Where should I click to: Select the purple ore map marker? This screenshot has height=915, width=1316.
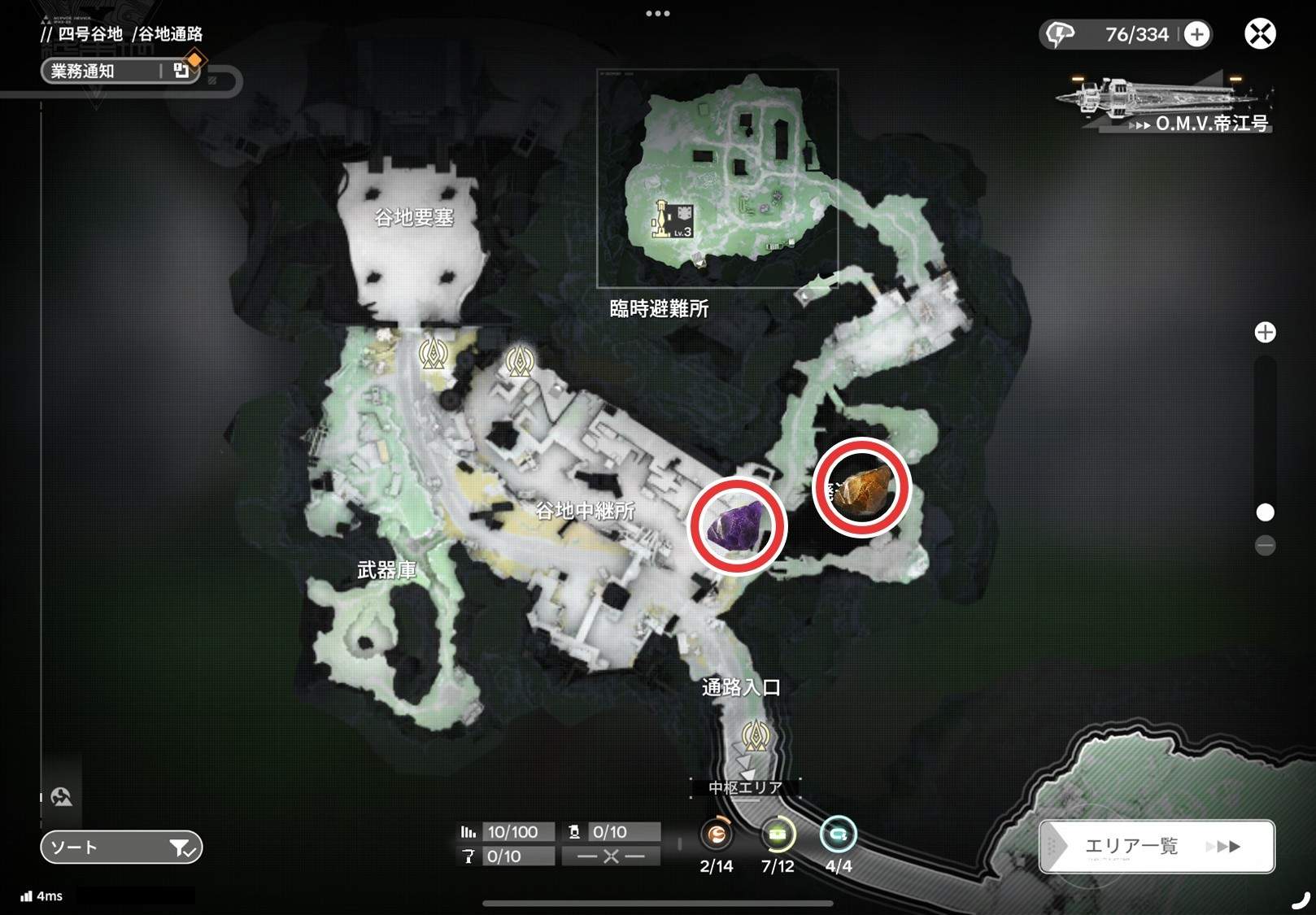(x=738, y=526)
